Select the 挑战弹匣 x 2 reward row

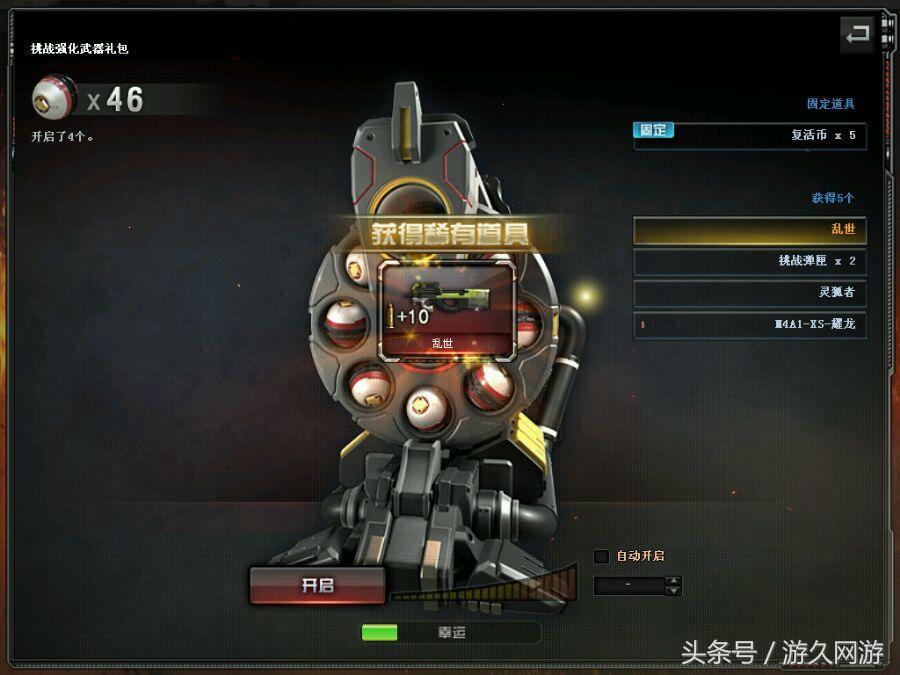point(749,261)
